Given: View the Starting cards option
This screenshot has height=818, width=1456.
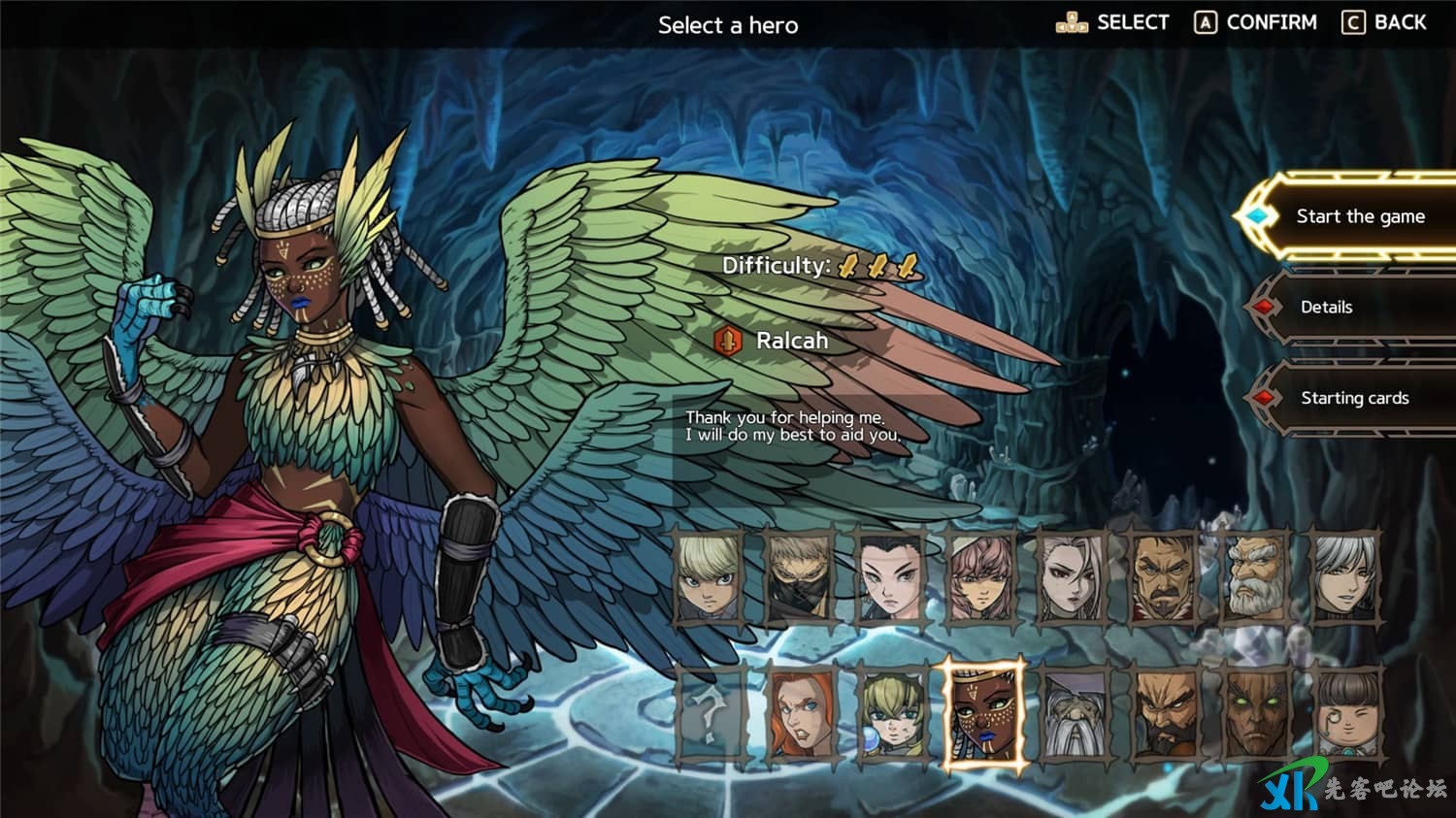Looking at the screenshot, I should [1354, 398].
